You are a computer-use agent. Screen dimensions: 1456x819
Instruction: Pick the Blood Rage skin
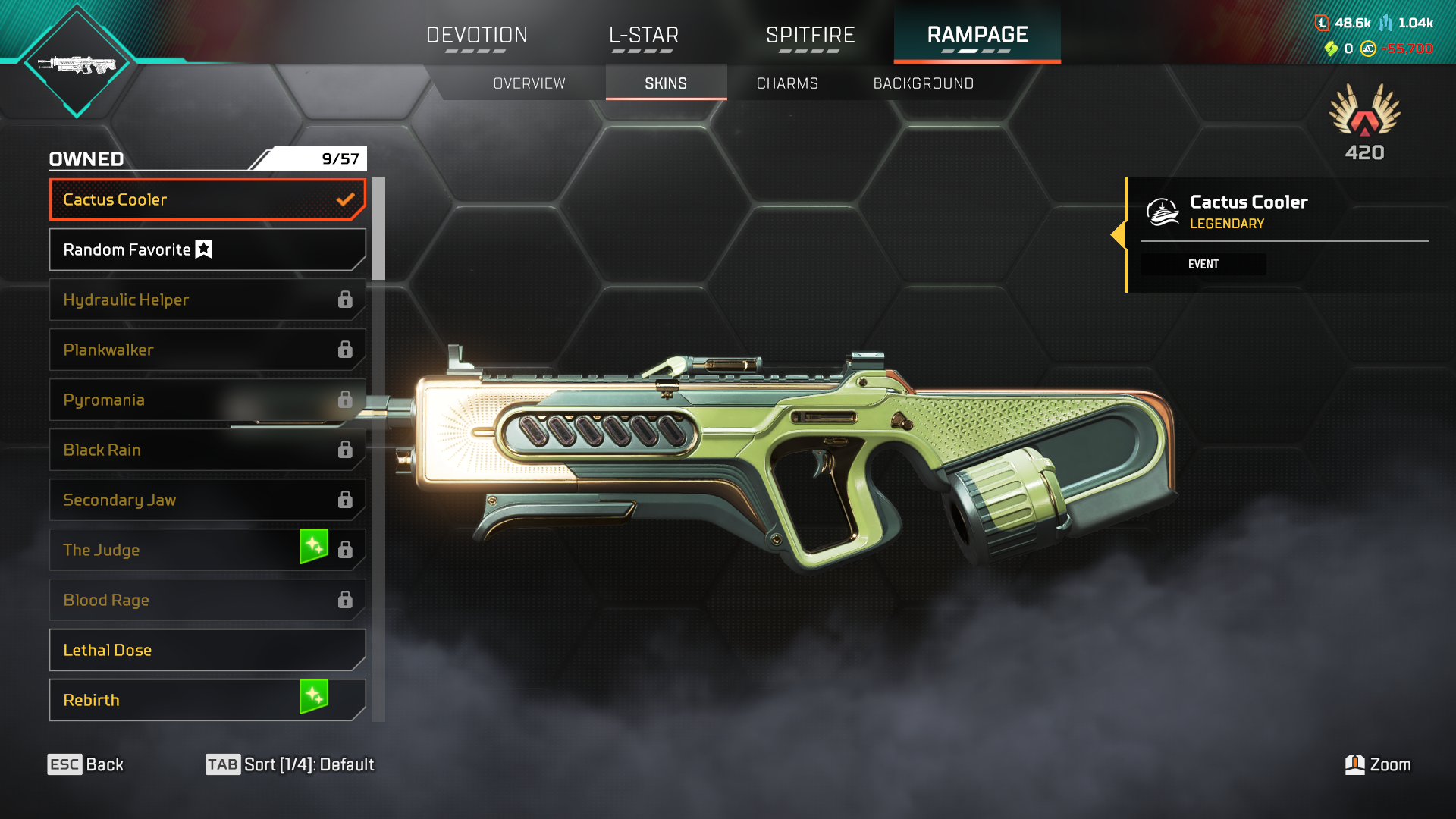[207, 600]
